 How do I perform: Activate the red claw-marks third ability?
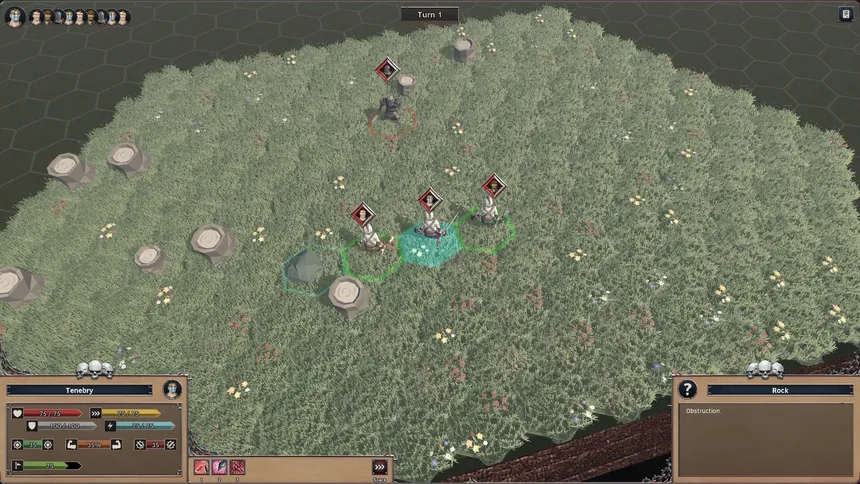coord(237,467)
